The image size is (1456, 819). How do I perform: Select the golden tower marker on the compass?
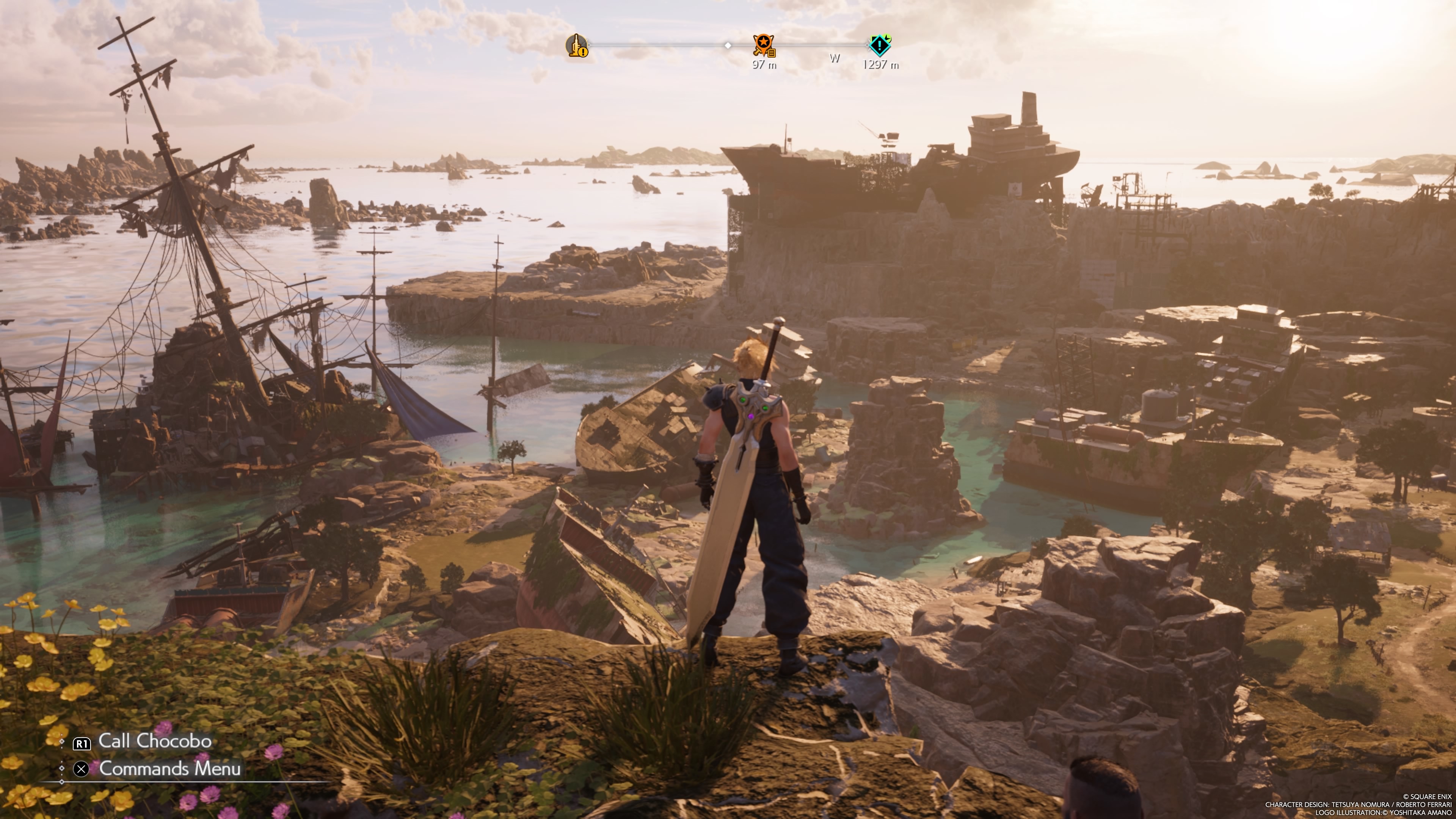(577, 45)
